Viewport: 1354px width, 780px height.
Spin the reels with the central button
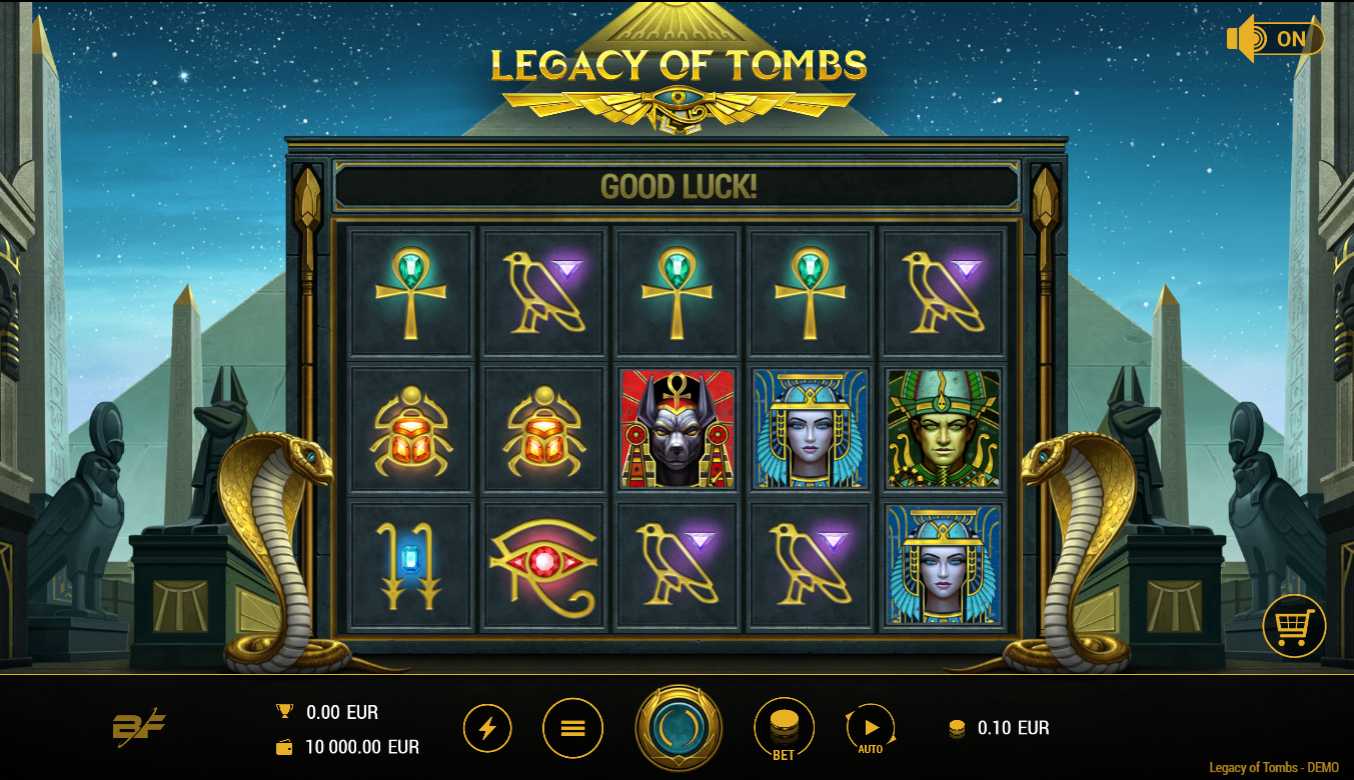coord(679,728)
